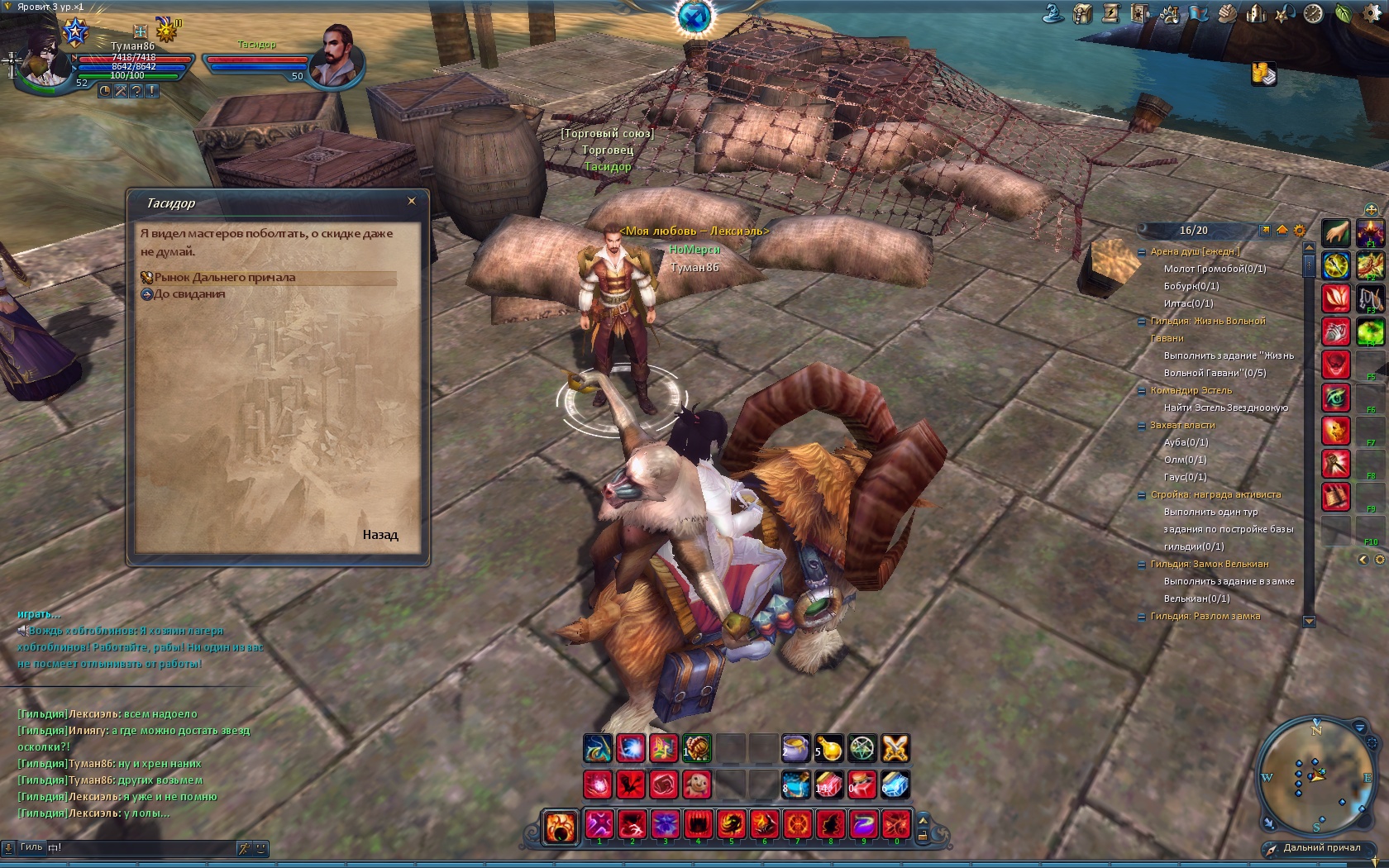Choose the До свидания reply
1389x868 pixels.
189,294
